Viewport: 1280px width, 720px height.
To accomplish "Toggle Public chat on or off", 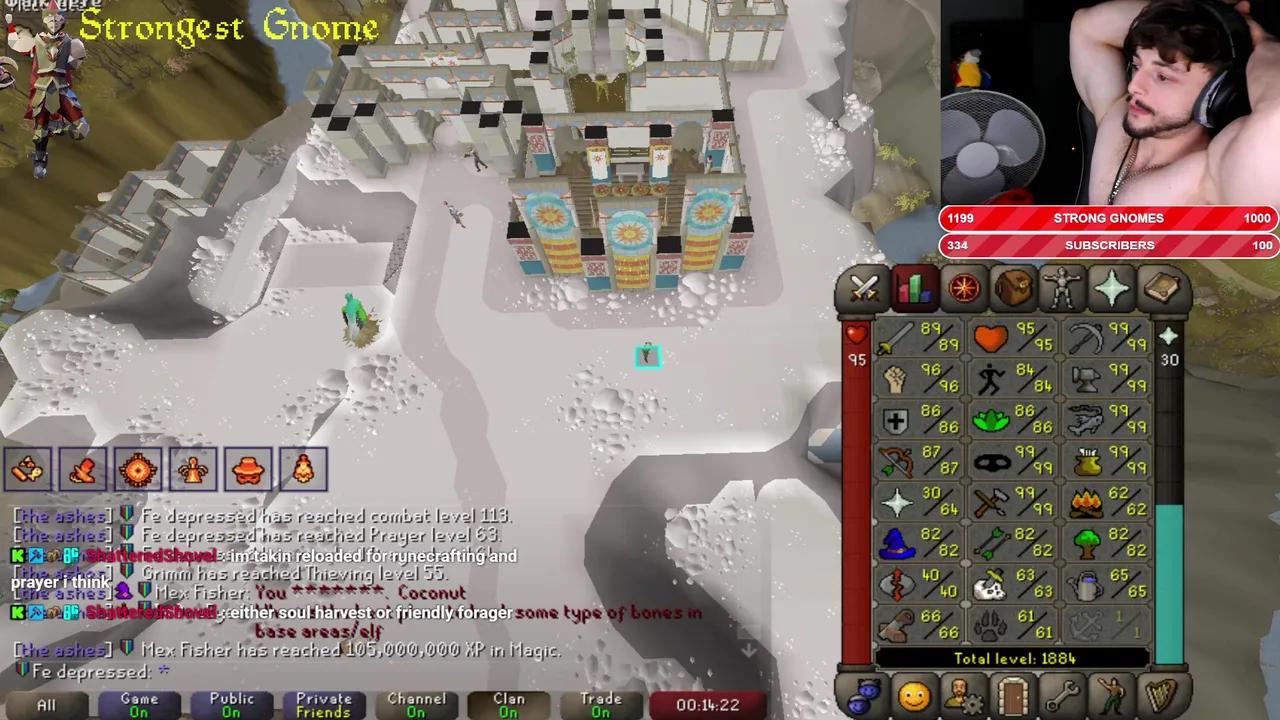I will pos(231,703).
